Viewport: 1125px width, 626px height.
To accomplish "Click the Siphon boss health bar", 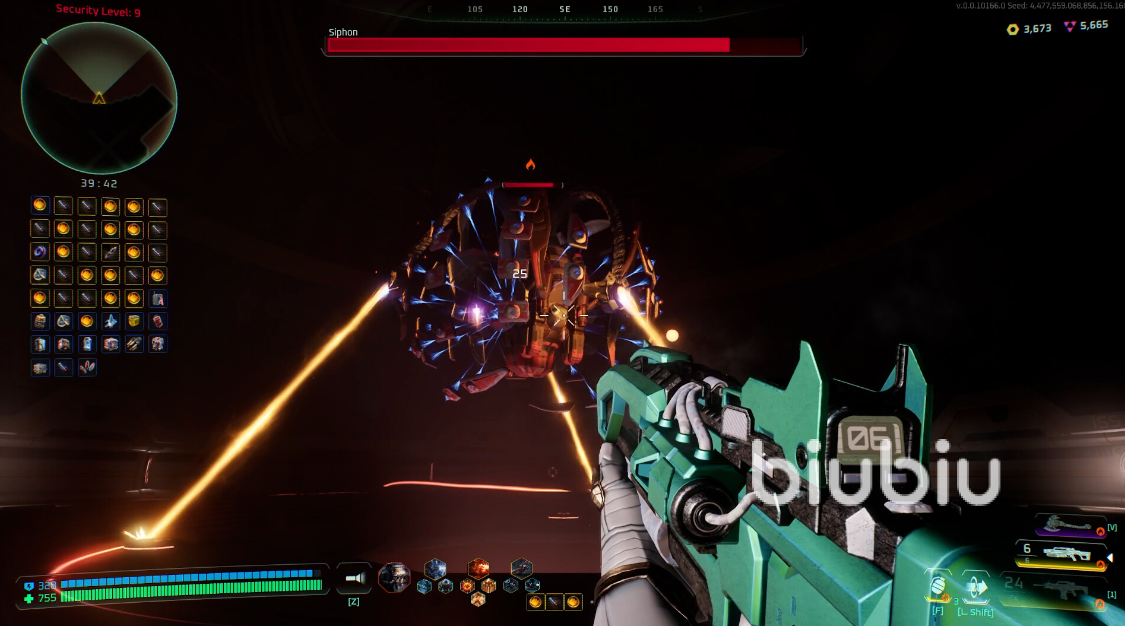I will click(x=563, y=45).
